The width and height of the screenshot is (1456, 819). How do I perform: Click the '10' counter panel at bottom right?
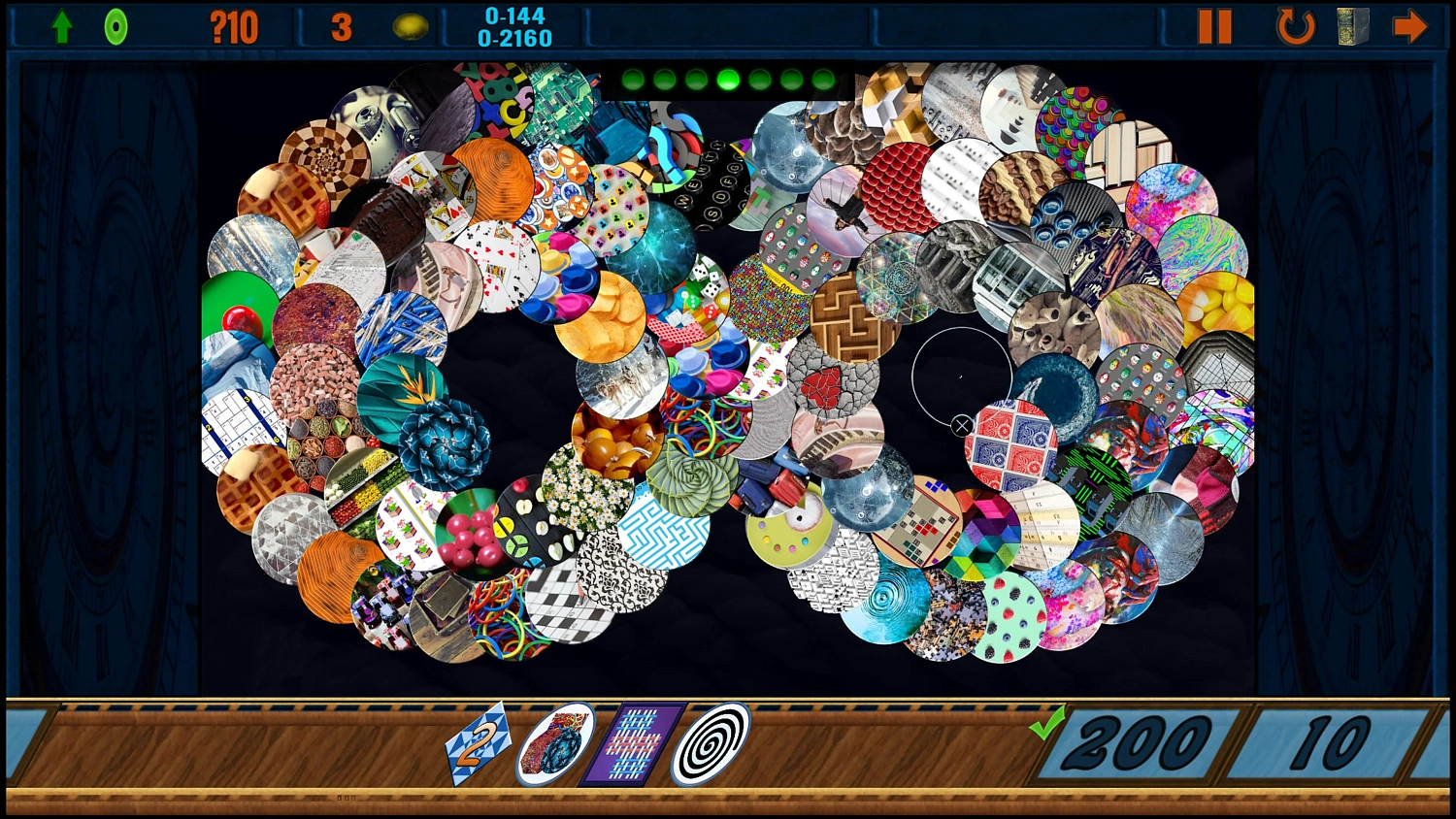point(1330,742)
